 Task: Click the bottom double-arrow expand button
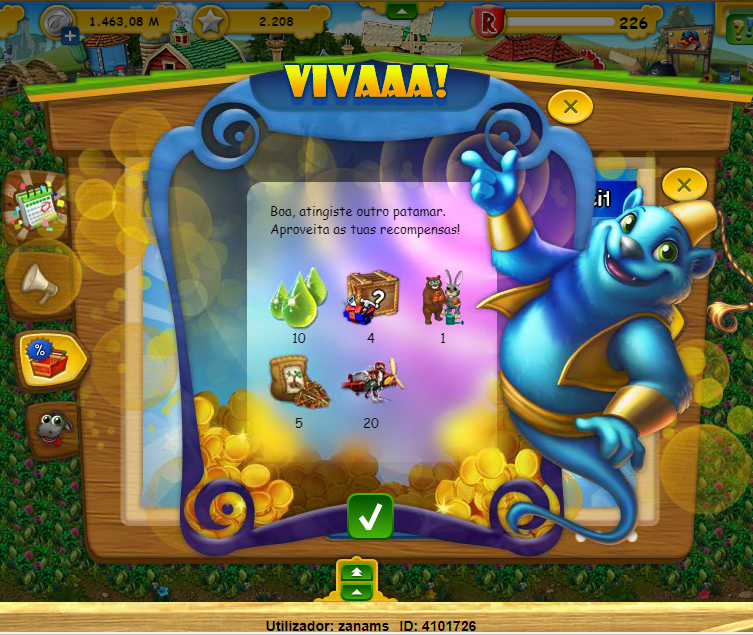pyautogui.click(x=357, y=573)
